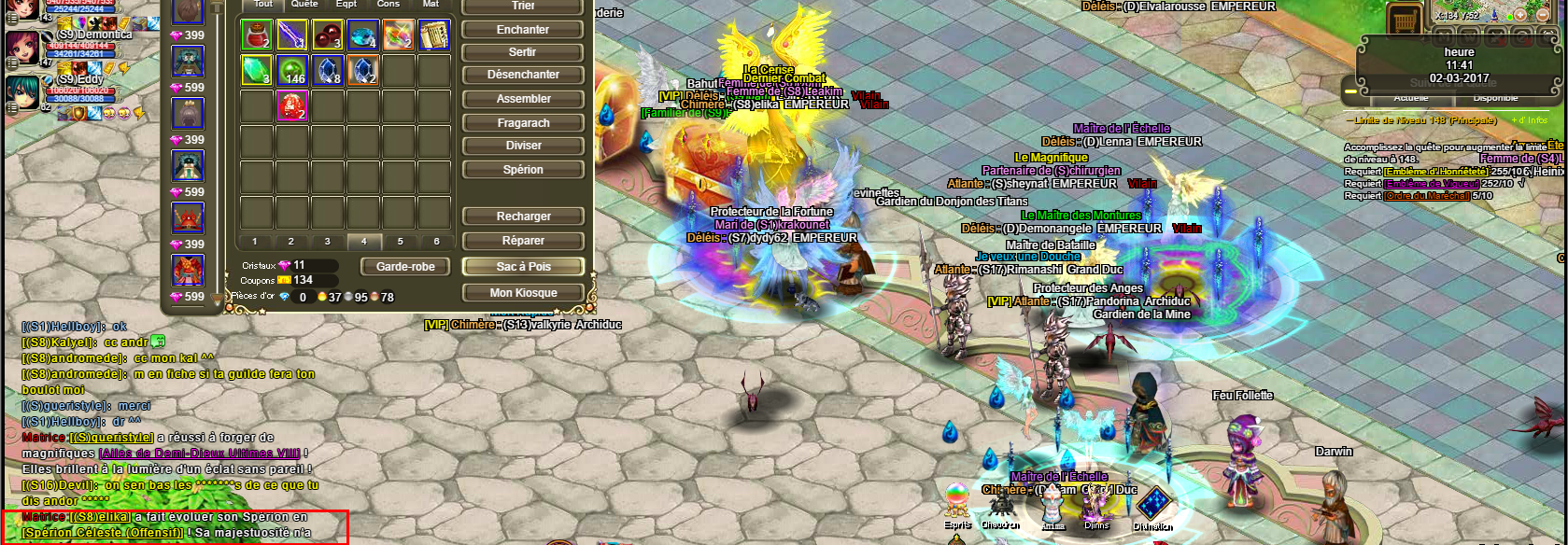The width and height of the screenshot is (1568, 545).
Task: Open Mon Kiosque
Action: 523,293
